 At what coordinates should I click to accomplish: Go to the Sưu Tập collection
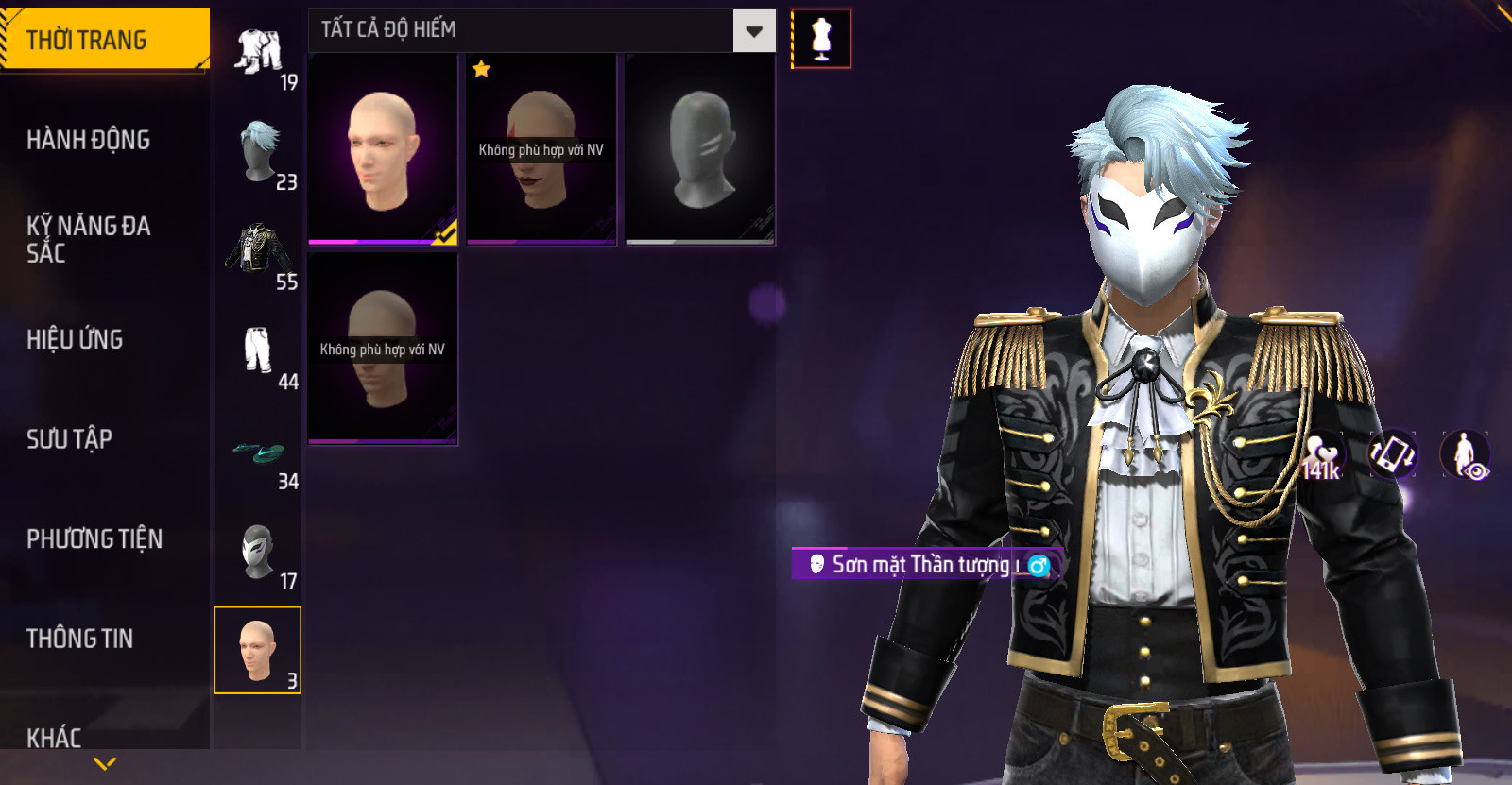[x=70, y=438]
